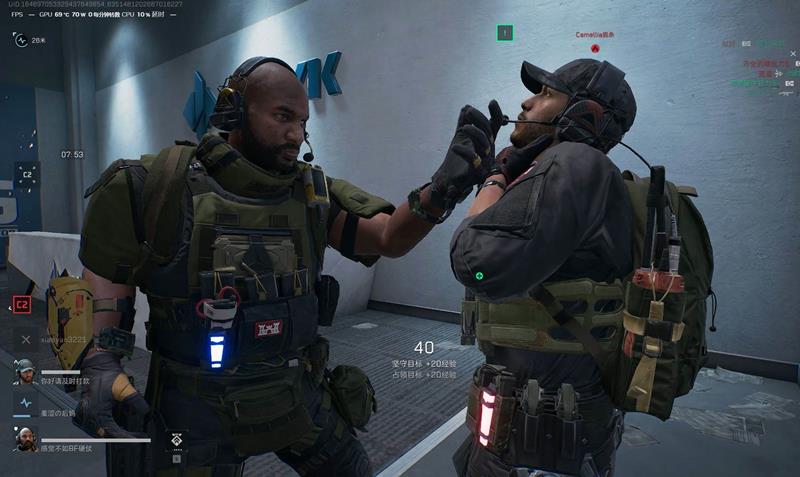
Task: Click the heartbeat revive icon in squad list
Action: click(x=25, y=403)
